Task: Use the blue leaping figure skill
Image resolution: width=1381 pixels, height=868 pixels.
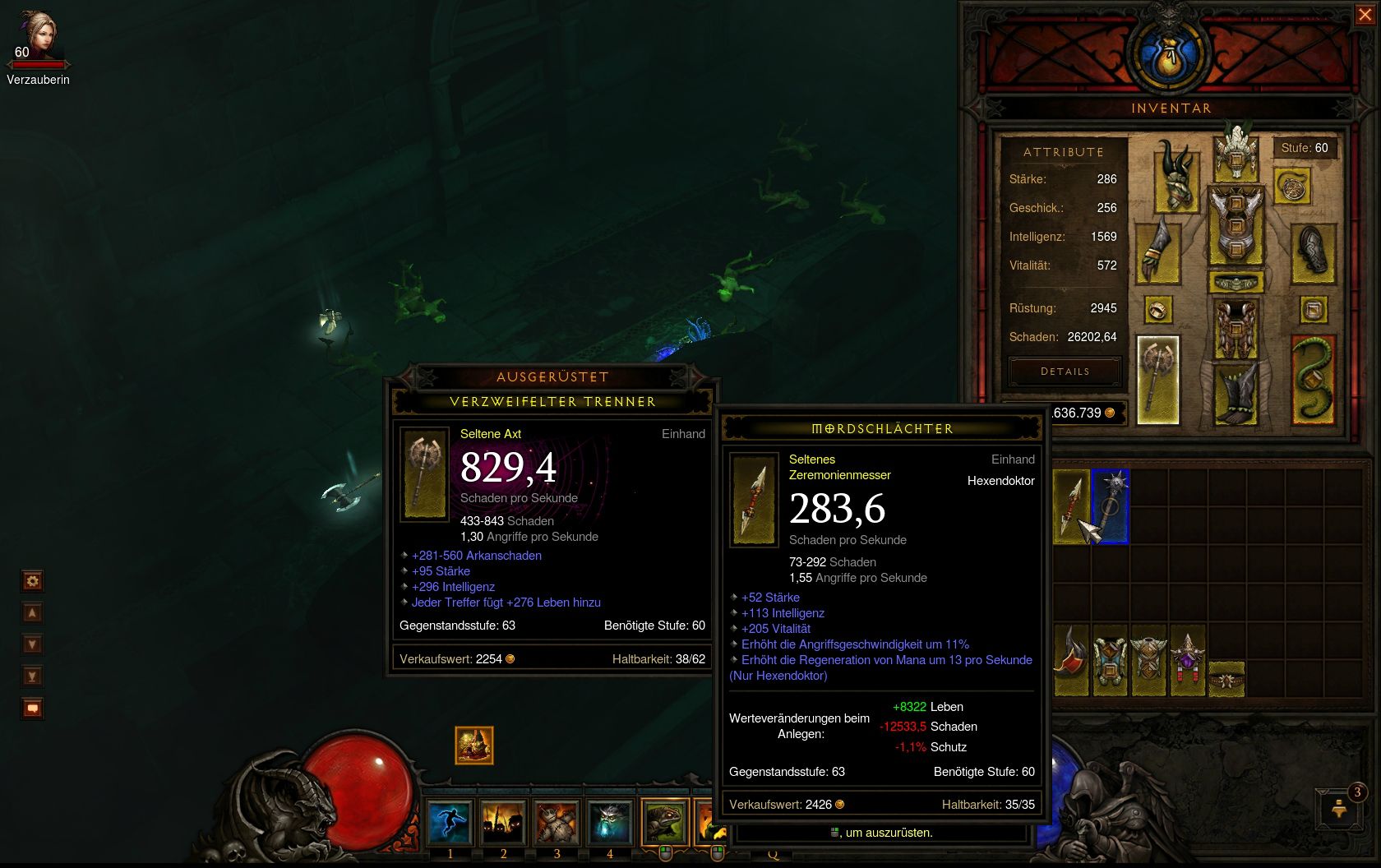Action: pos(450,822)
